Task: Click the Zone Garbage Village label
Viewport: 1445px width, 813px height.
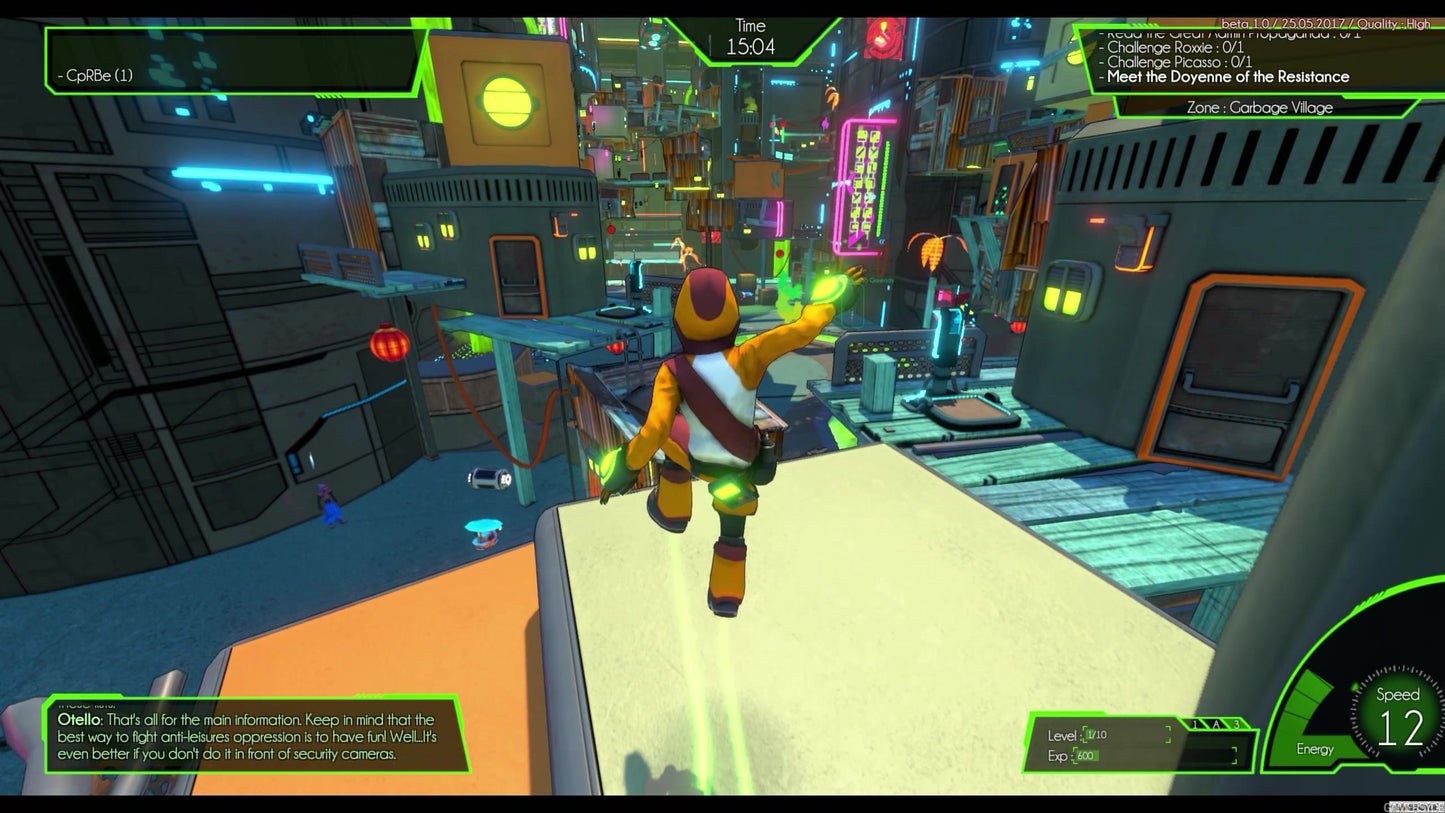Action: 1259,108
